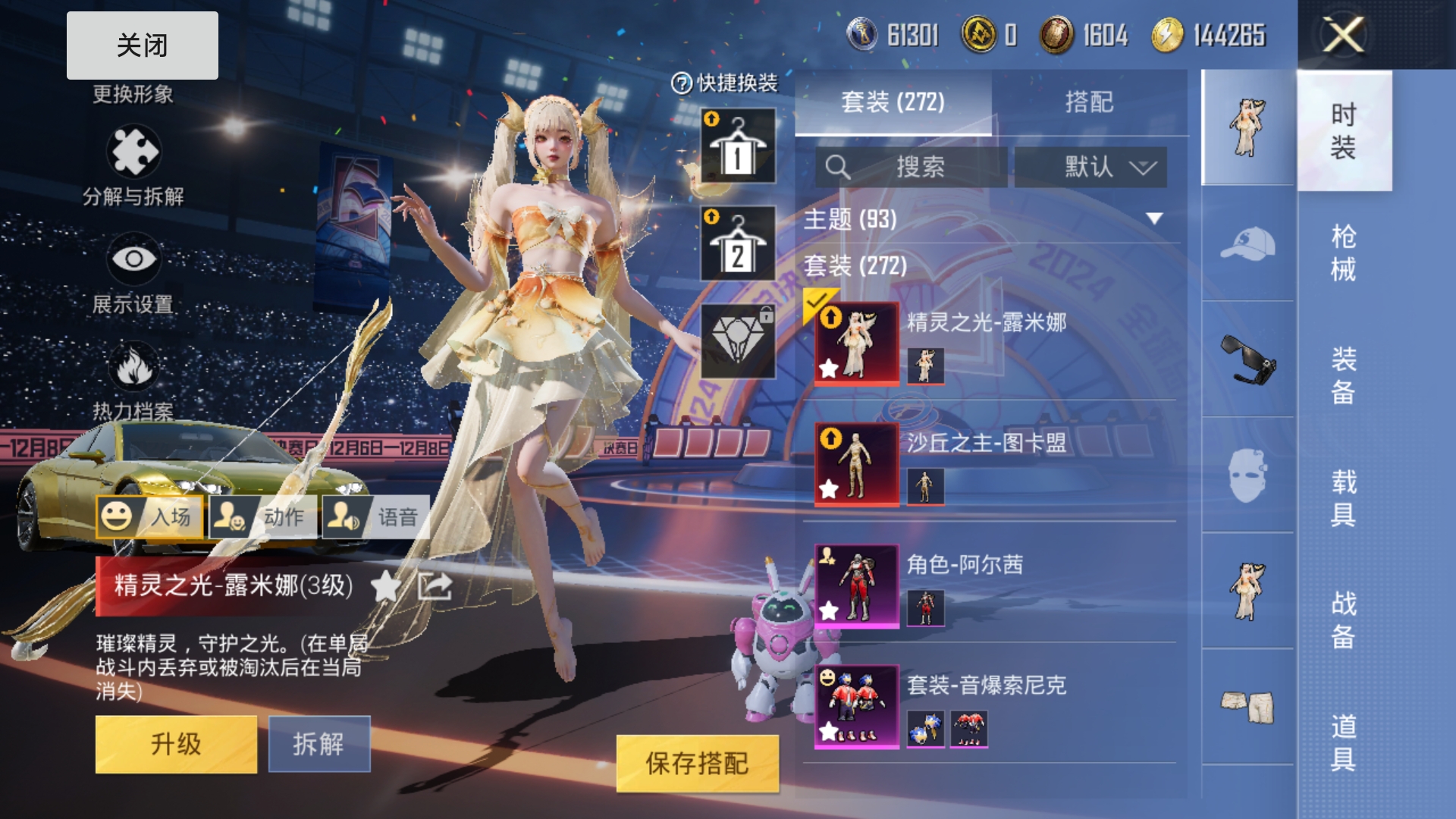
Task: Choose quick outfit preset 2
Action: pyautogui.click(x=738, y=243)
